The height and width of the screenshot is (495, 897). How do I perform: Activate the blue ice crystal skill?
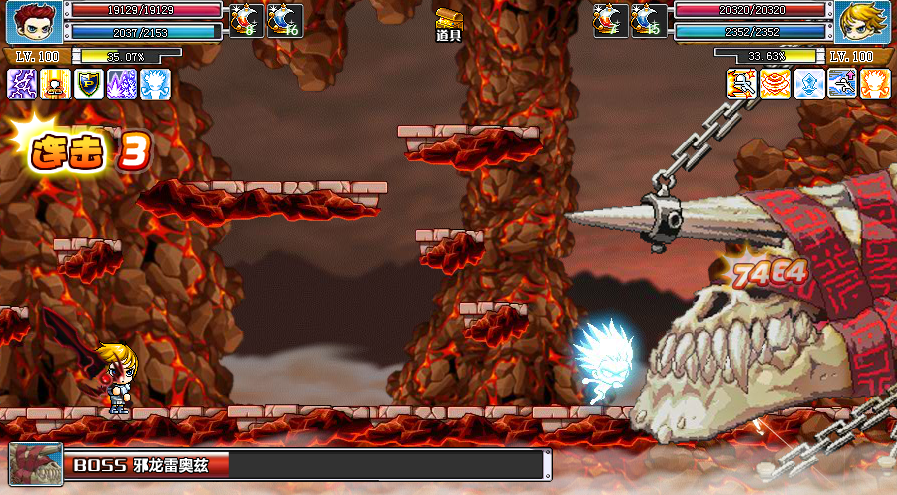(x=809, y=83)
